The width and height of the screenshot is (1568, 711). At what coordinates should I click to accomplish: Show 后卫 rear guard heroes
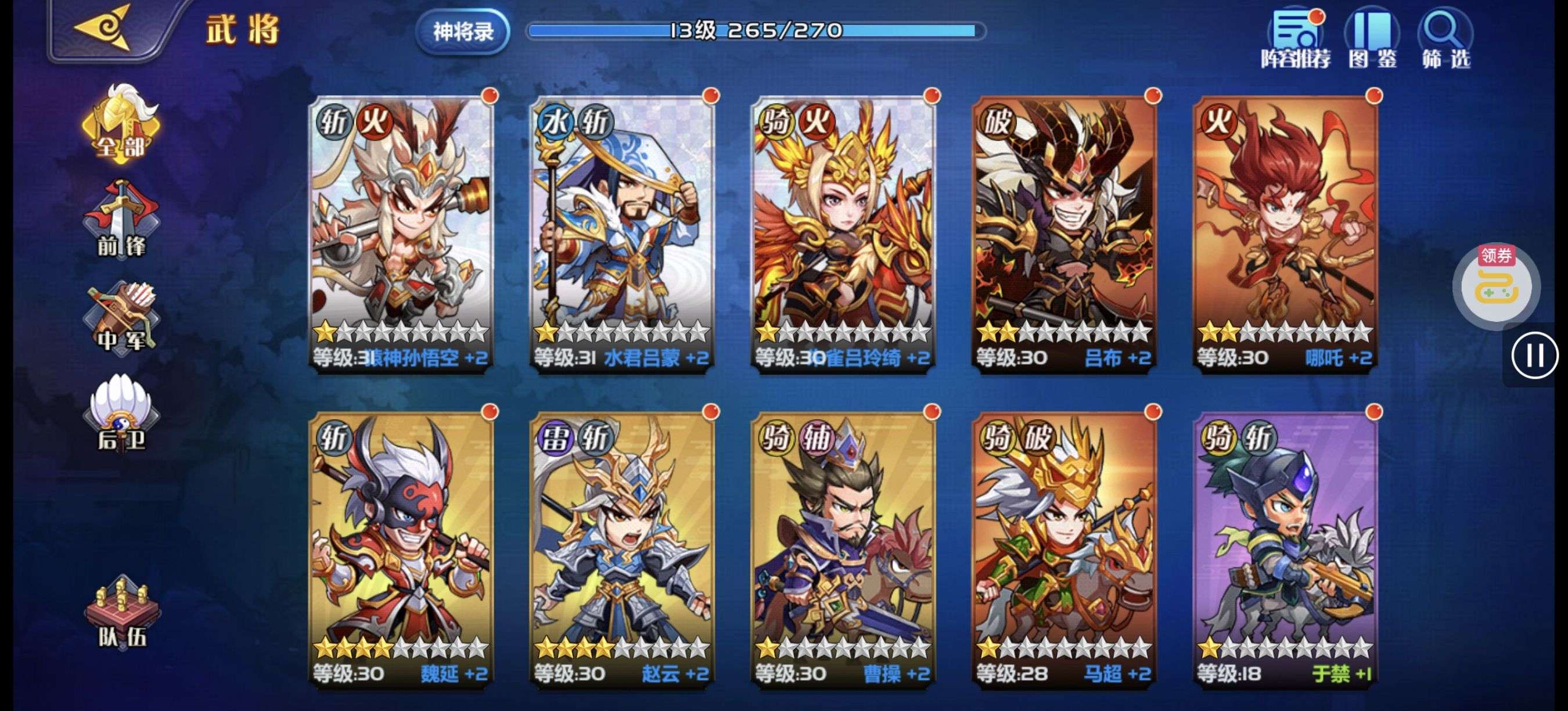coord(121,414)
